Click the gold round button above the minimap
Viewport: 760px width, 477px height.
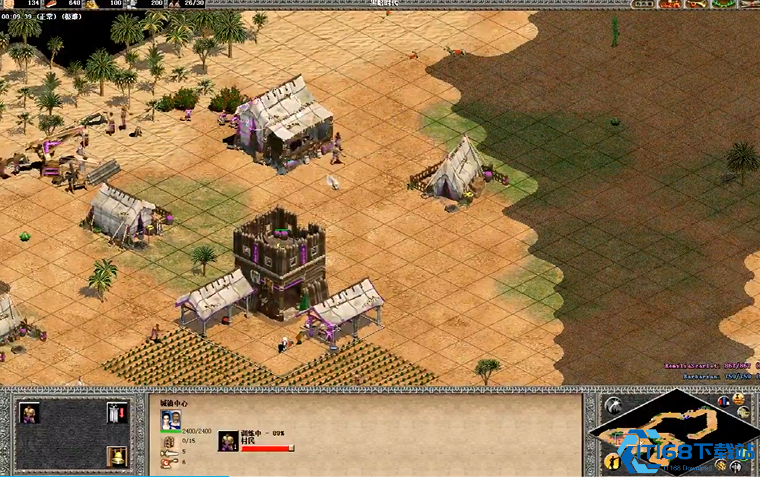coord(740,399)
